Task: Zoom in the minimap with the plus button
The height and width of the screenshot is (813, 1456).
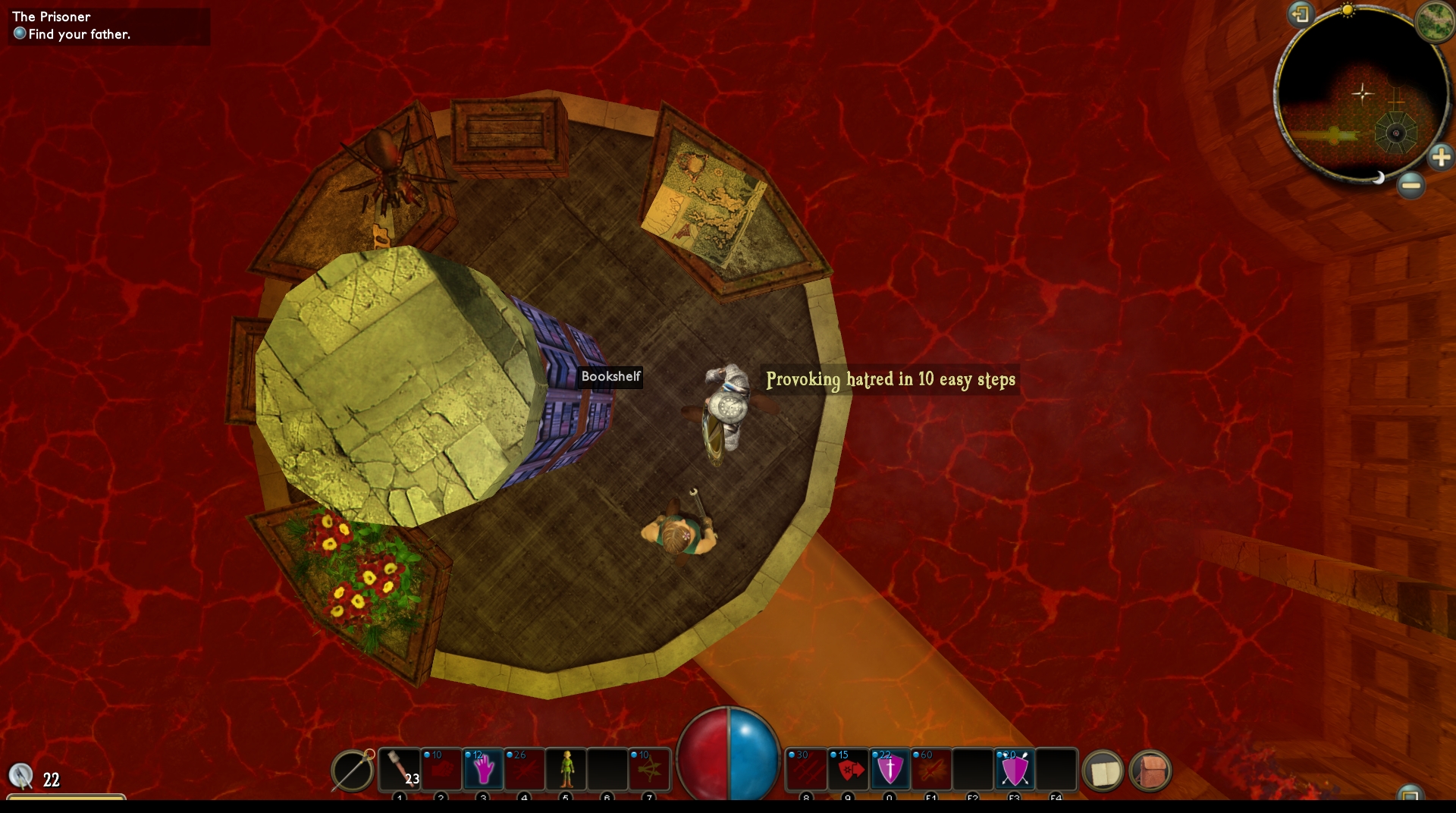Action: click(x=1440, y=157)
